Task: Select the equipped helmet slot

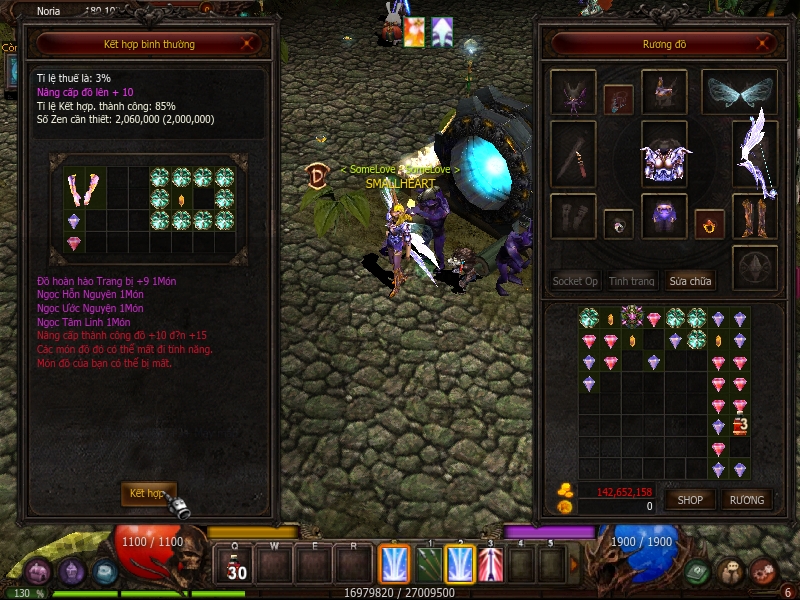Action: (x=664, y=92)
